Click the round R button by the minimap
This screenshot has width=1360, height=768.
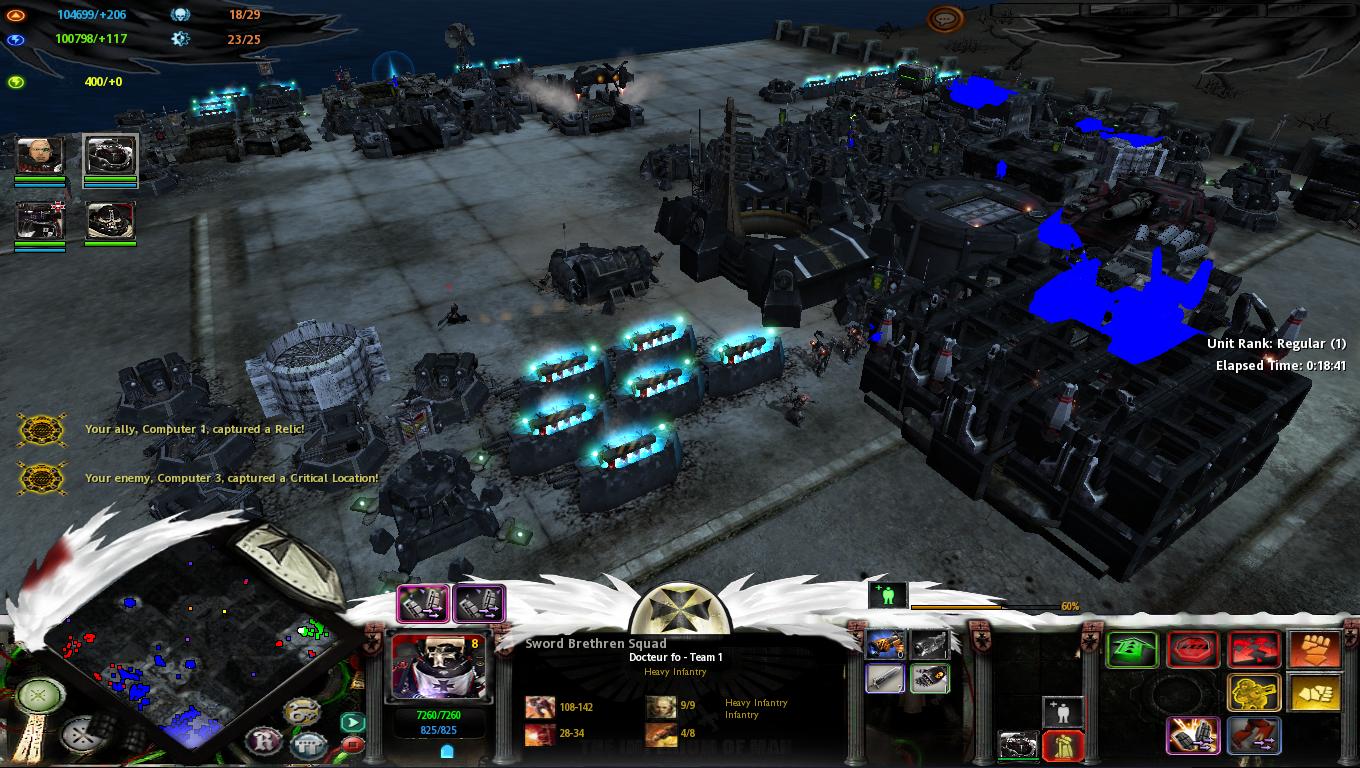262,740
